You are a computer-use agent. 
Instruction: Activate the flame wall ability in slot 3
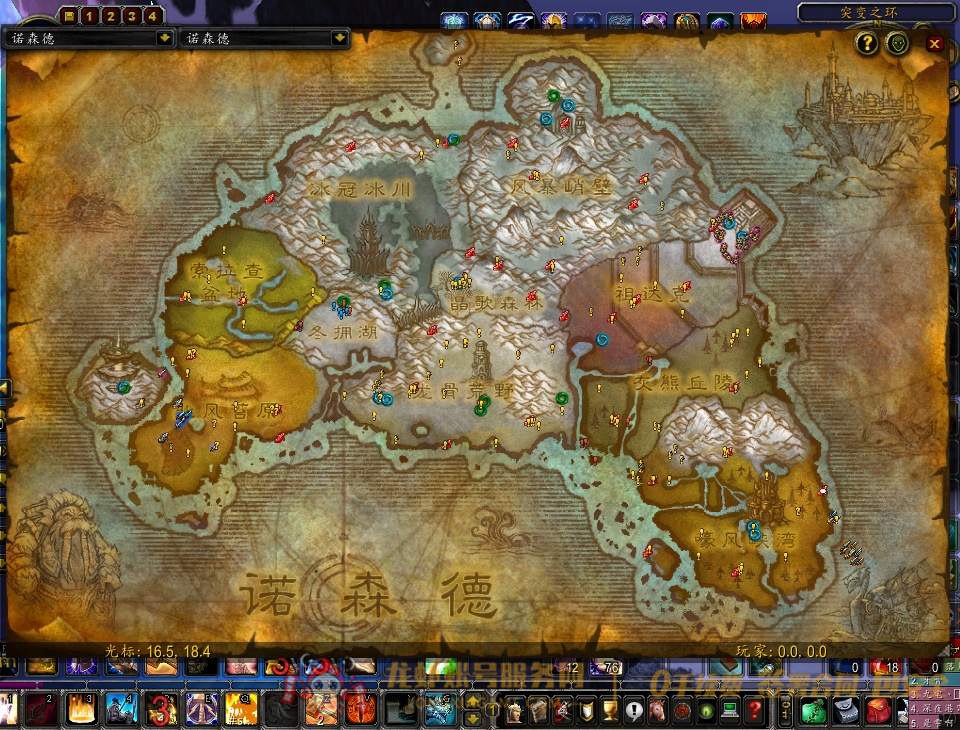[x=80, y=709]
